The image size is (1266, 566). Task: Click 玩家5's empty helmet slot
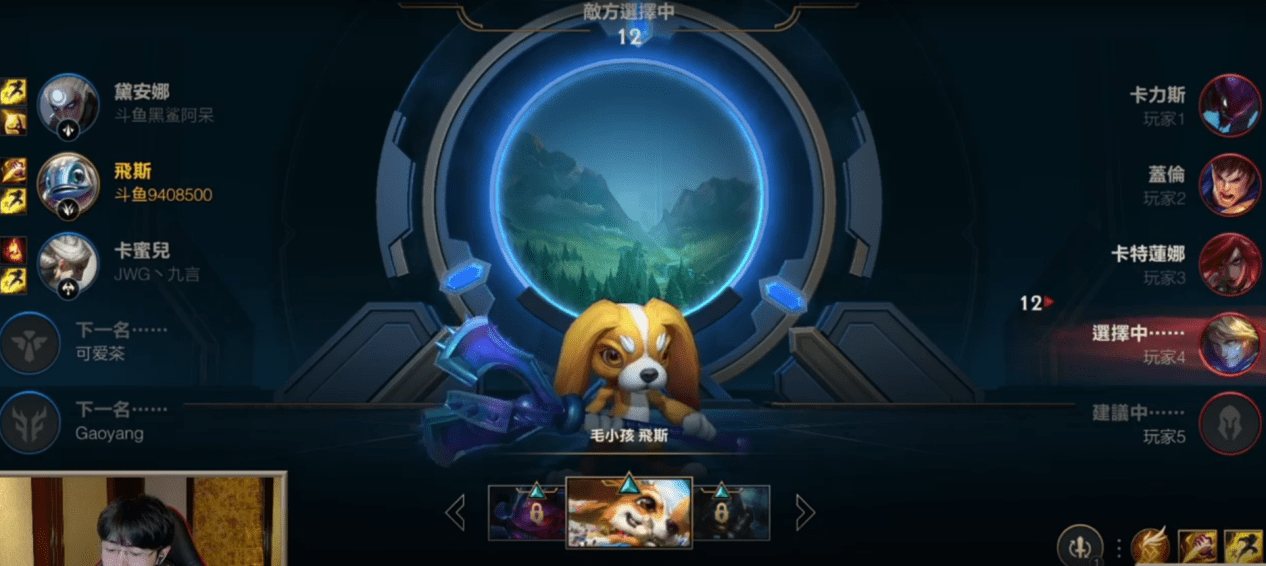point(1229,424)
